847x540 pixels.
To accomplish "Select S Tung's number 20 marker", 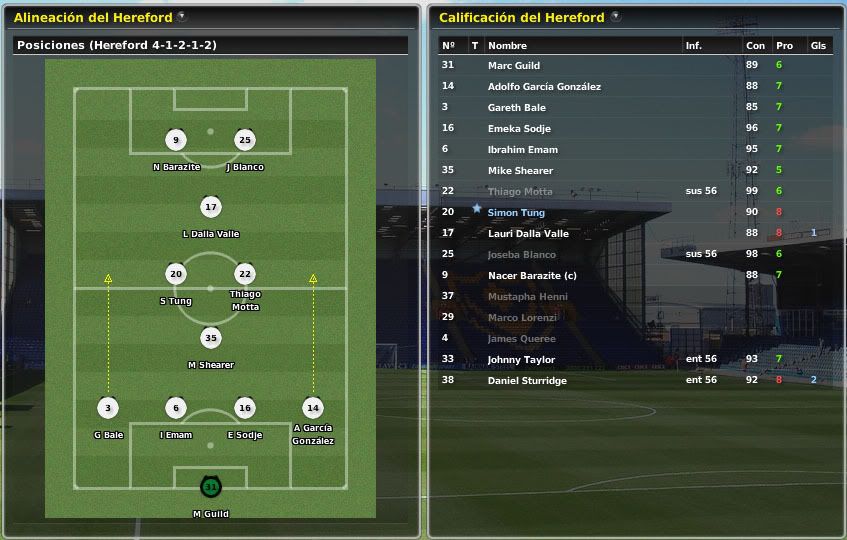I will [176, 274].
